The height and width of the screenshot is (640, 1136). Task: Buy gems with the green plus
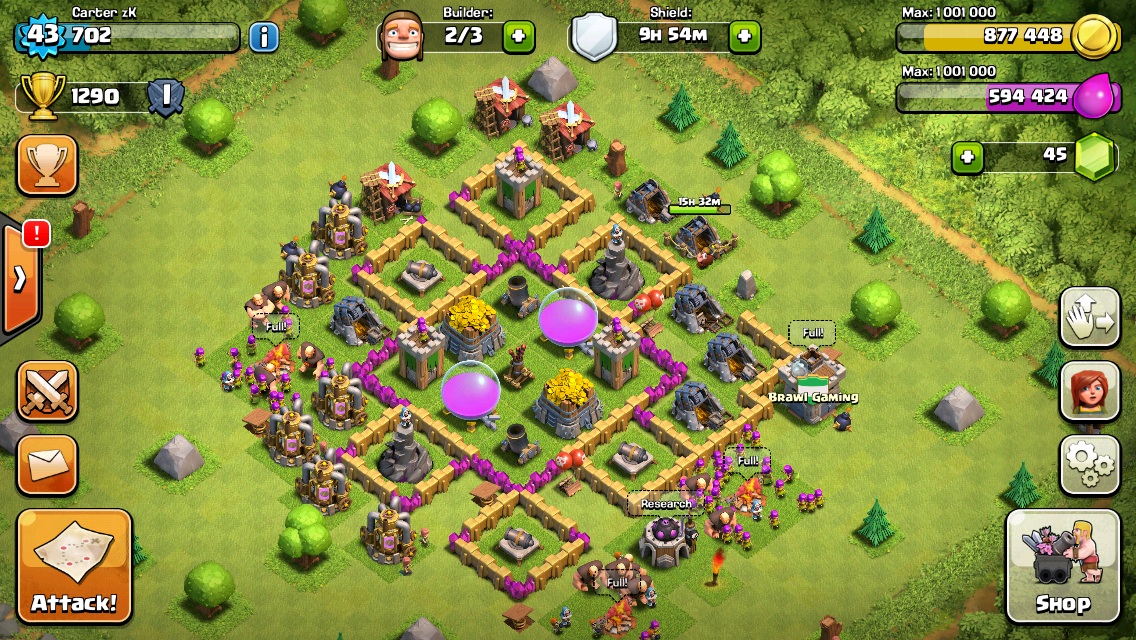[967, 157]
